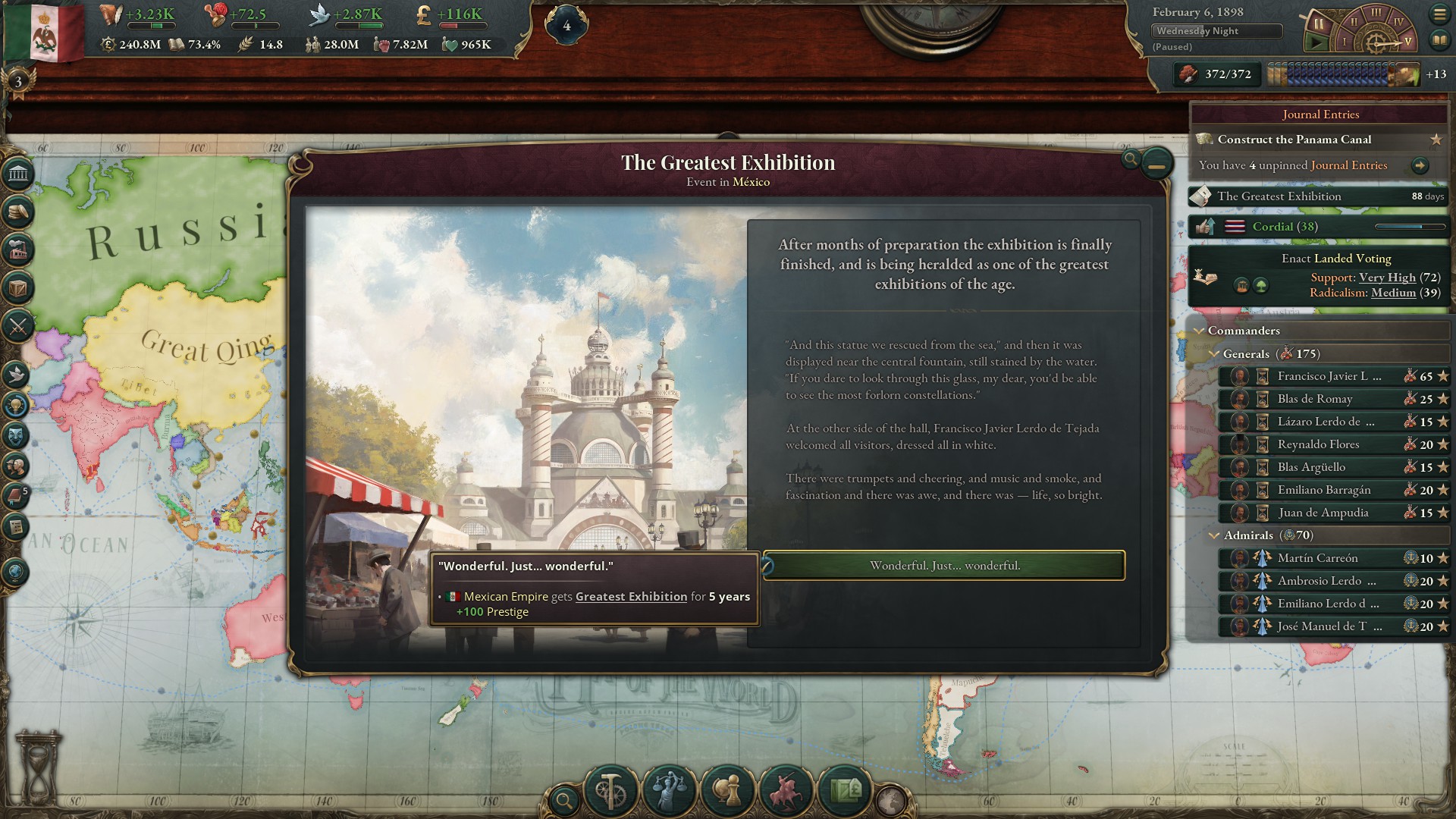Zoom to the event location with magnifier icon
The image size is (1456, 819).
[x=1131, y=158]
